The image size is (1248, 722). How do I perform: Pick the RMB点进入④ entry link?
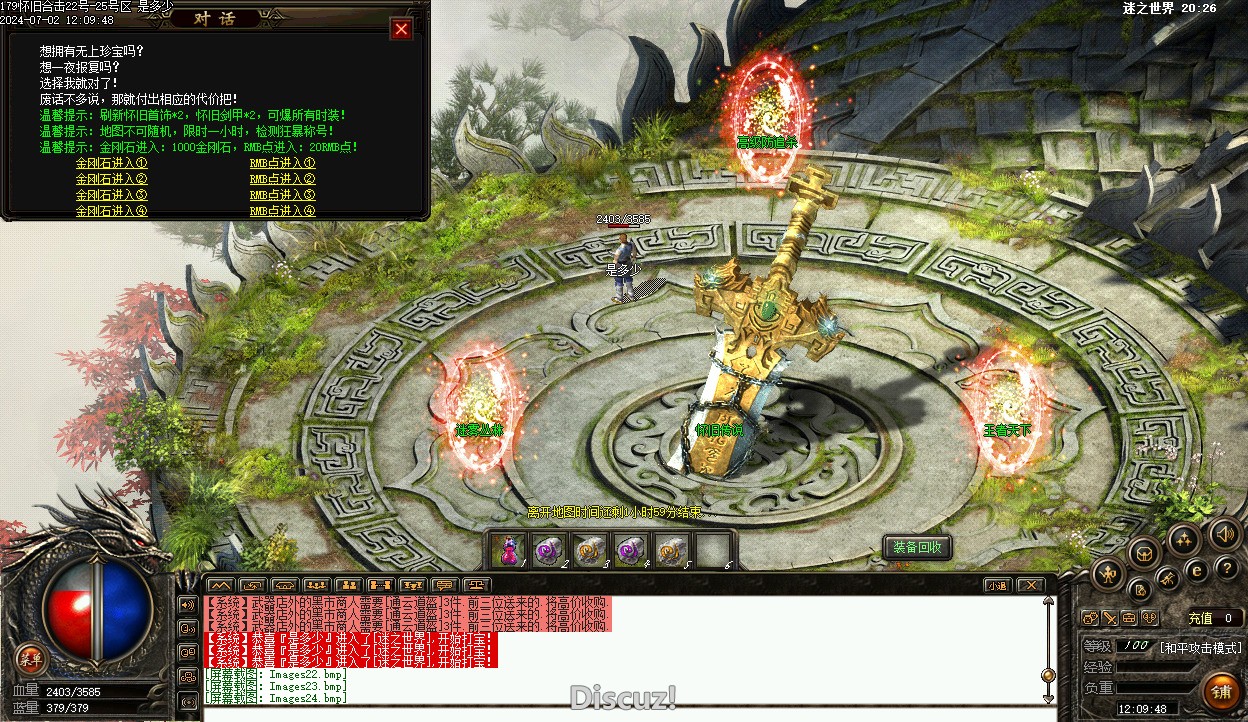click(x=282, y=211)
